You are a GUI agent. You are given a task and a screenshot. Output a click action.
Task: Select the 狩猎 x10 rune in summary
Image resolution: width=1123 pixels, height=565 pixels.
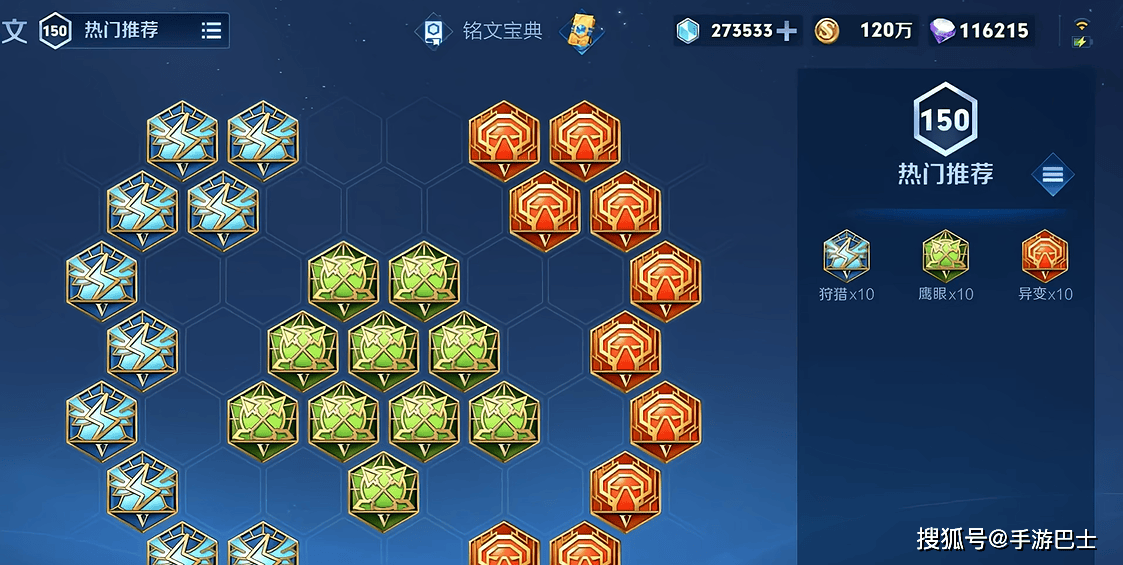pyautogui.click(x=846, y=257)
